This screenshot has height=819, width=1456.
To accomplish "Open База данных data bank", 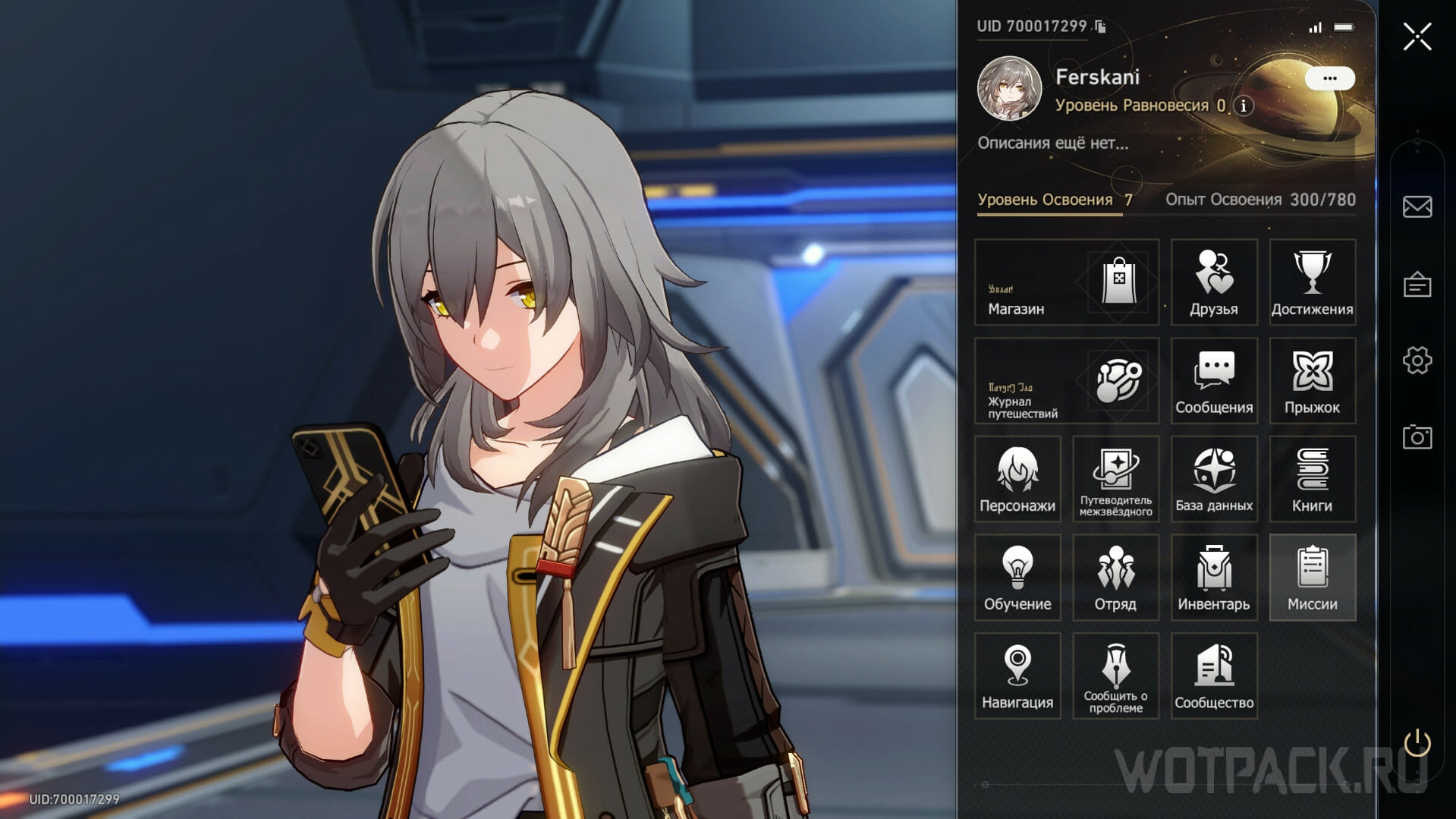I will click(x=1213, y=479).
